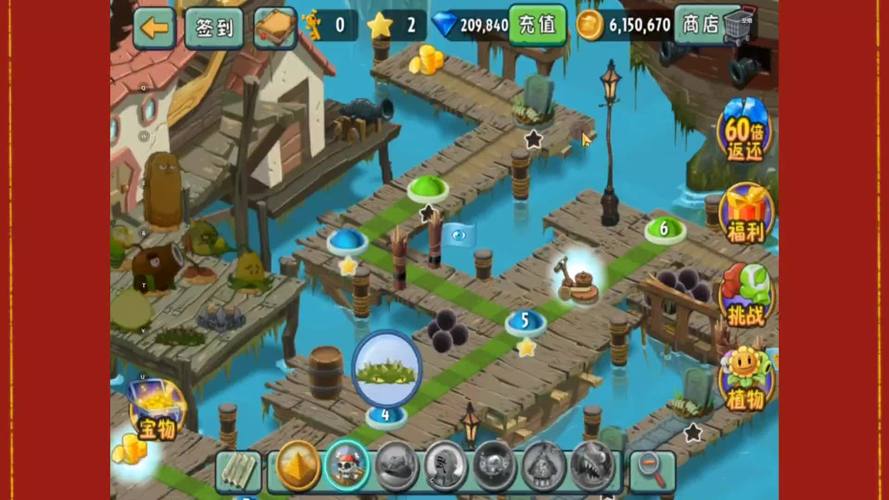Click the magnifying glass search button
The width and height of the screenshot is (889, 500).
[x=652, y=470]
